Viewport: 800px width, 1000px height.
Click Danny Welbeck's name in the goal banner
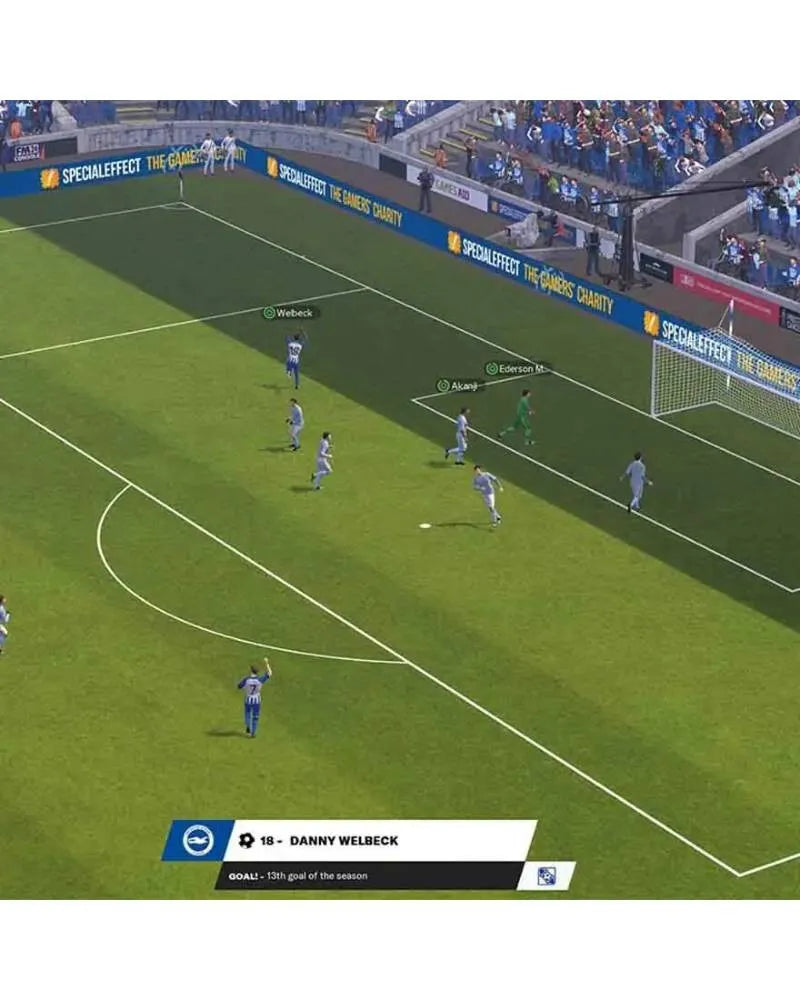point(343,841)
